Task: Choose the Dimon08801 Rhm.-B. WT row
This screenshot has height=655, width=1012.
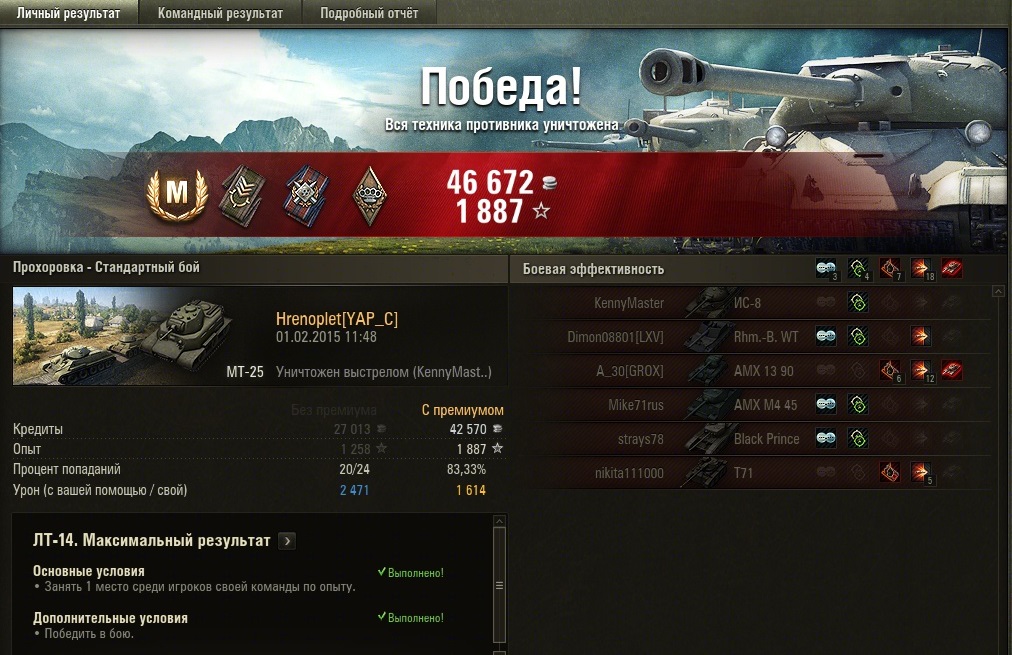Action: 750,337
